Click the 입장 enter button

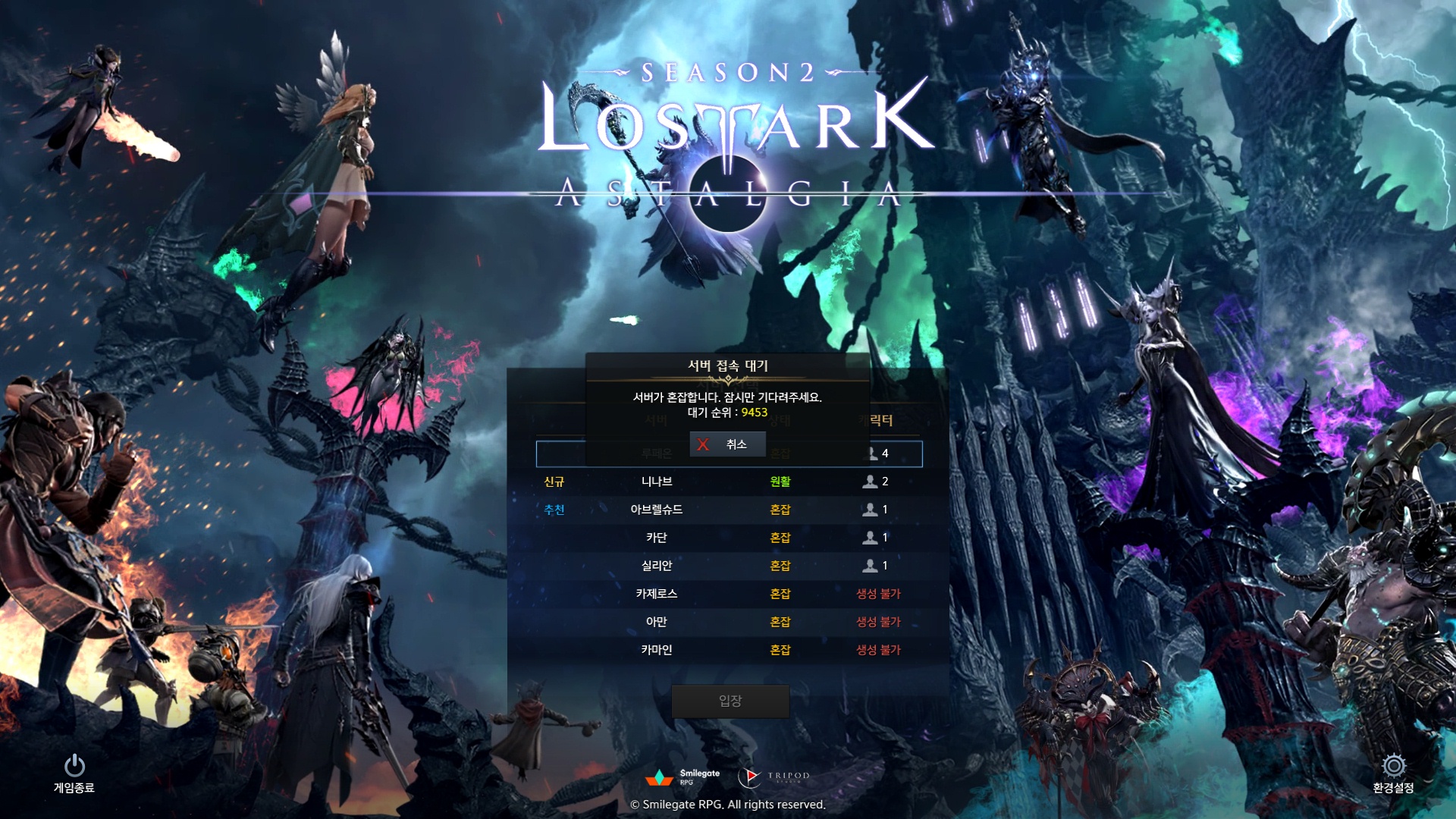tap(730, 701)
